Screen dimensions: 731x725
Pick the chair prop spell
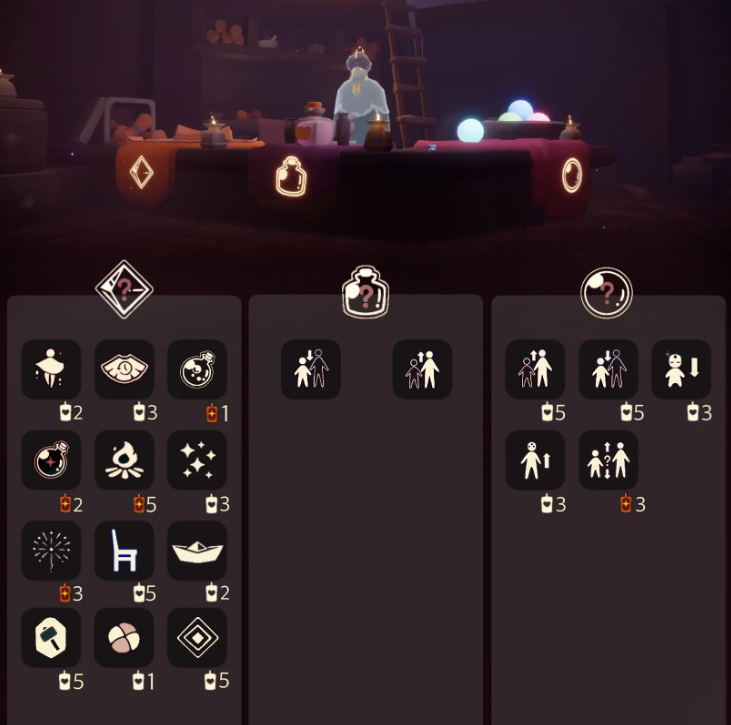point(124,550)
